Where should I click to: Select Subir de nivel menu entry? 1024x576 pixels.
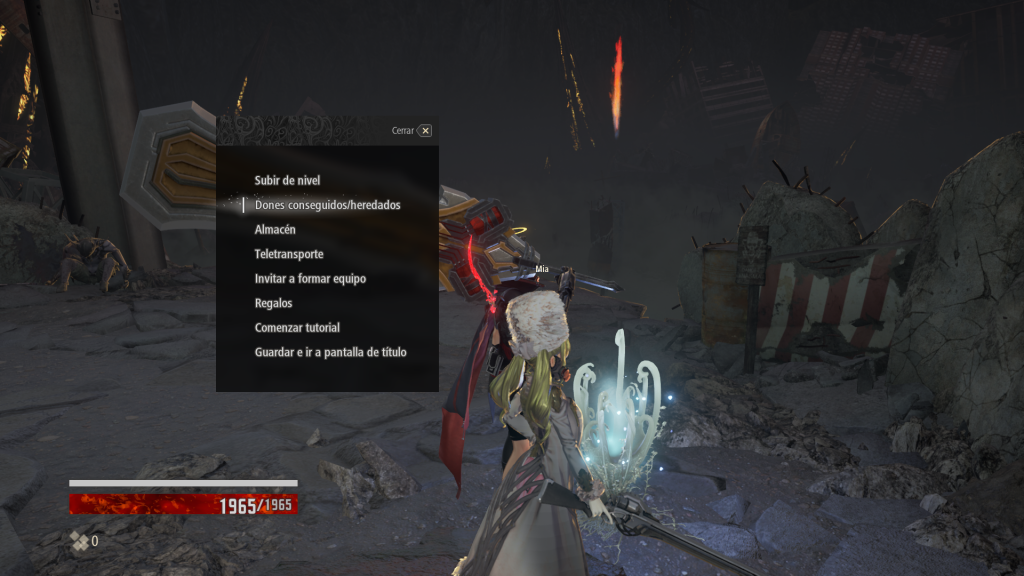[x=288, y=180]
